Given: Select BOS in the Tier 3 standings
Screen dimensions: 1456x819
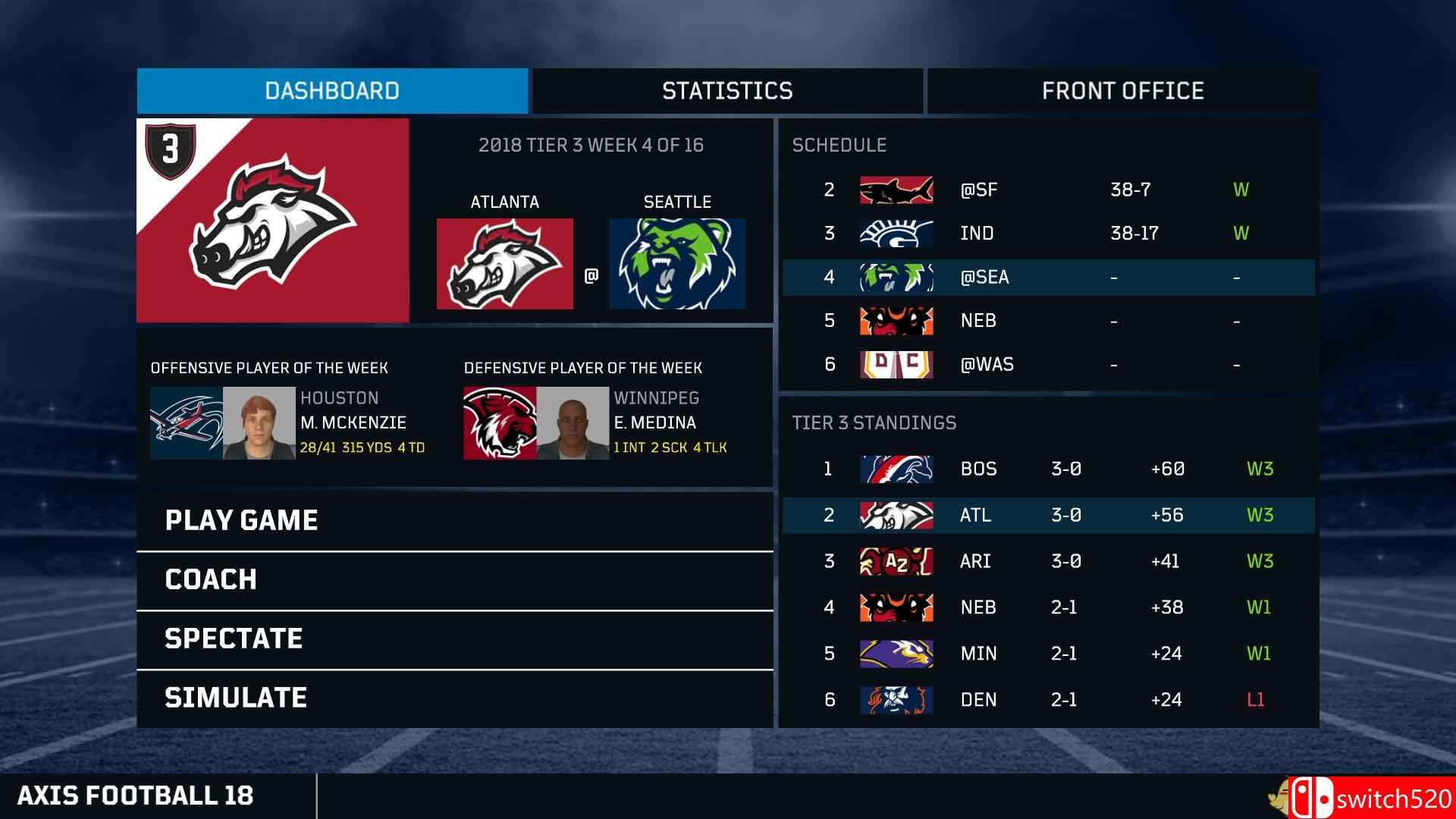Looking at the screenshot, I should tap(1048, 469).
